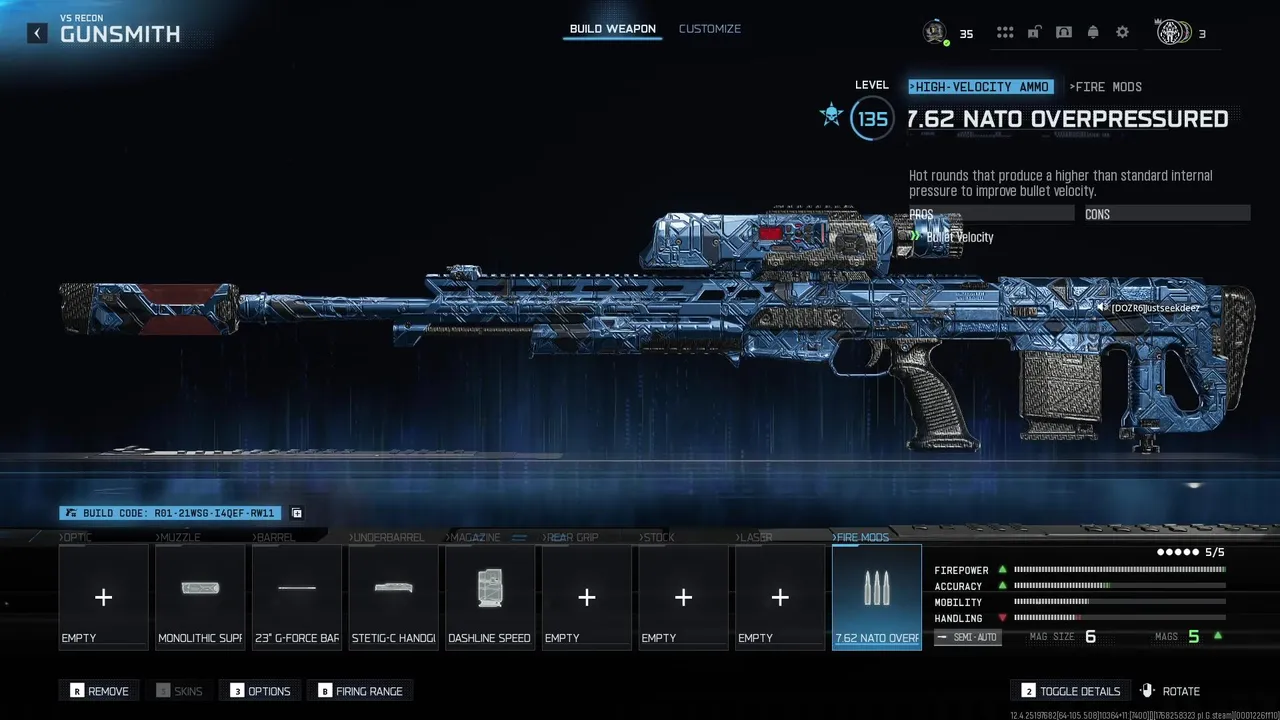
Task: Open the Customize tab
Action: [x=709, y=29]
